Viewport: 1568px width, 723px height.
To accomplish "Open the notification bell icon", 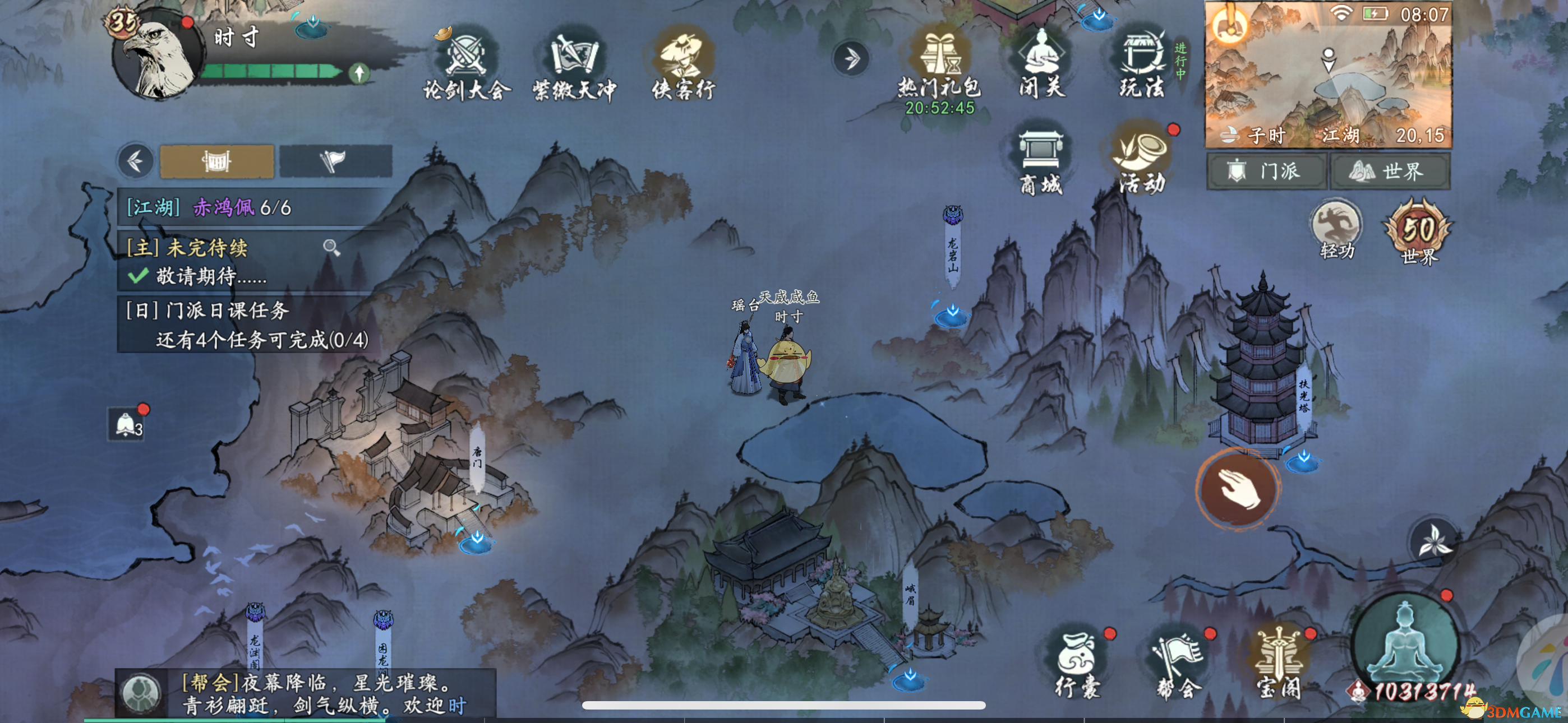I will pyautogui.click(x=127, y=424).
